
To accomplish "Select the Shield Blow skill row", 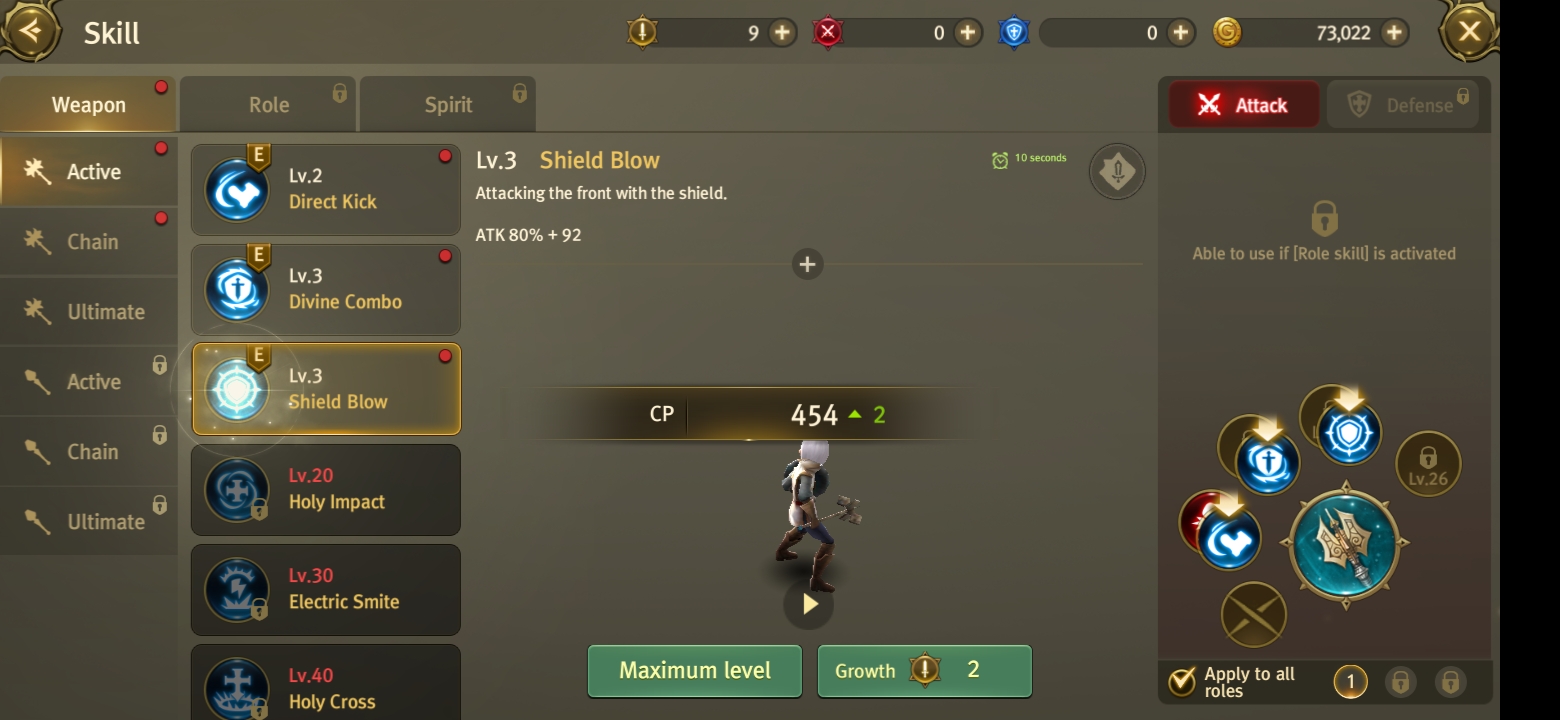I will [x=326, y=390].
